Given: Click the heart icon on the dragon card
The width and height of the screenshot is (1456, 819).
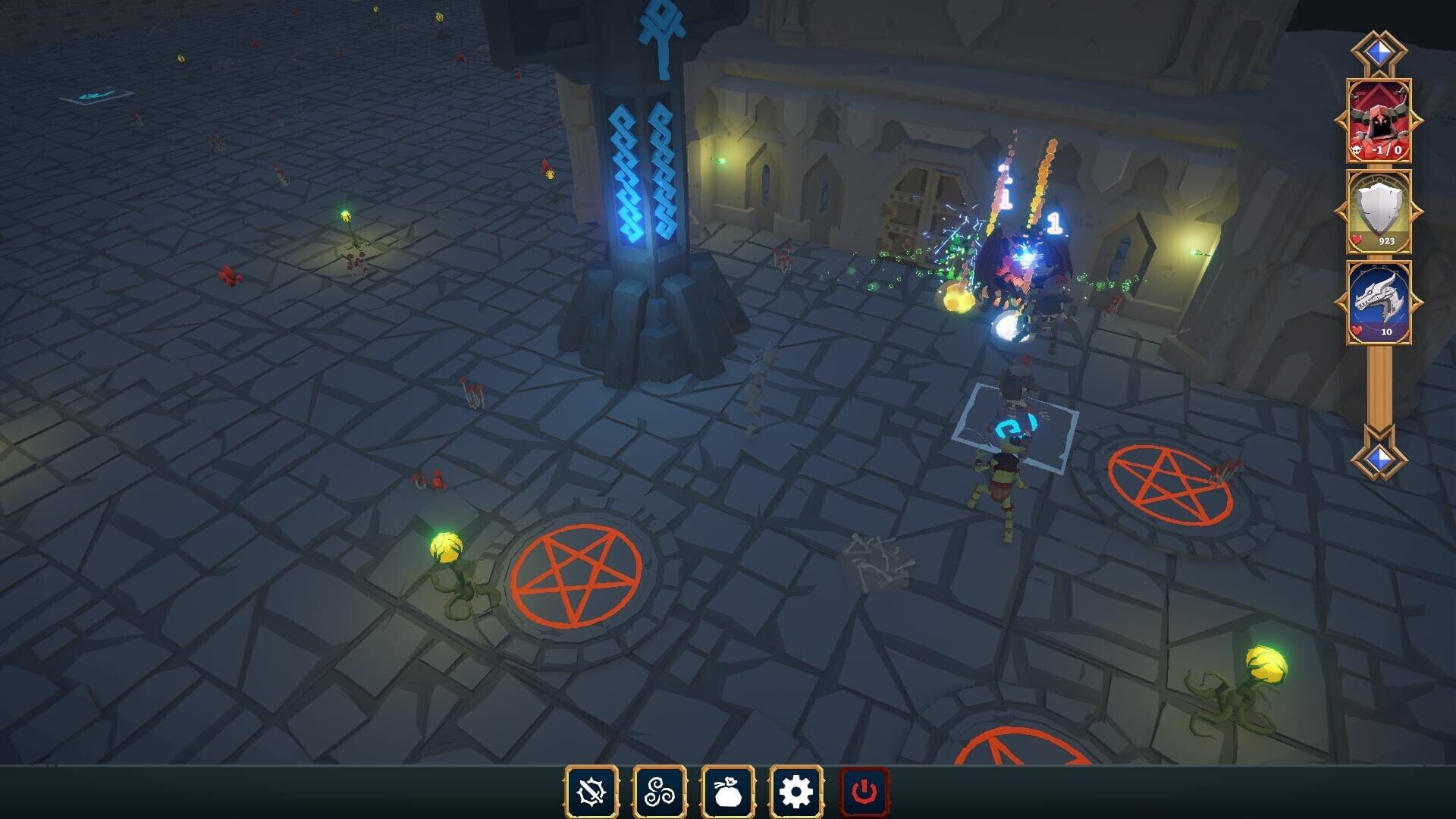Looking at the screenshot, I should 1355,331.
